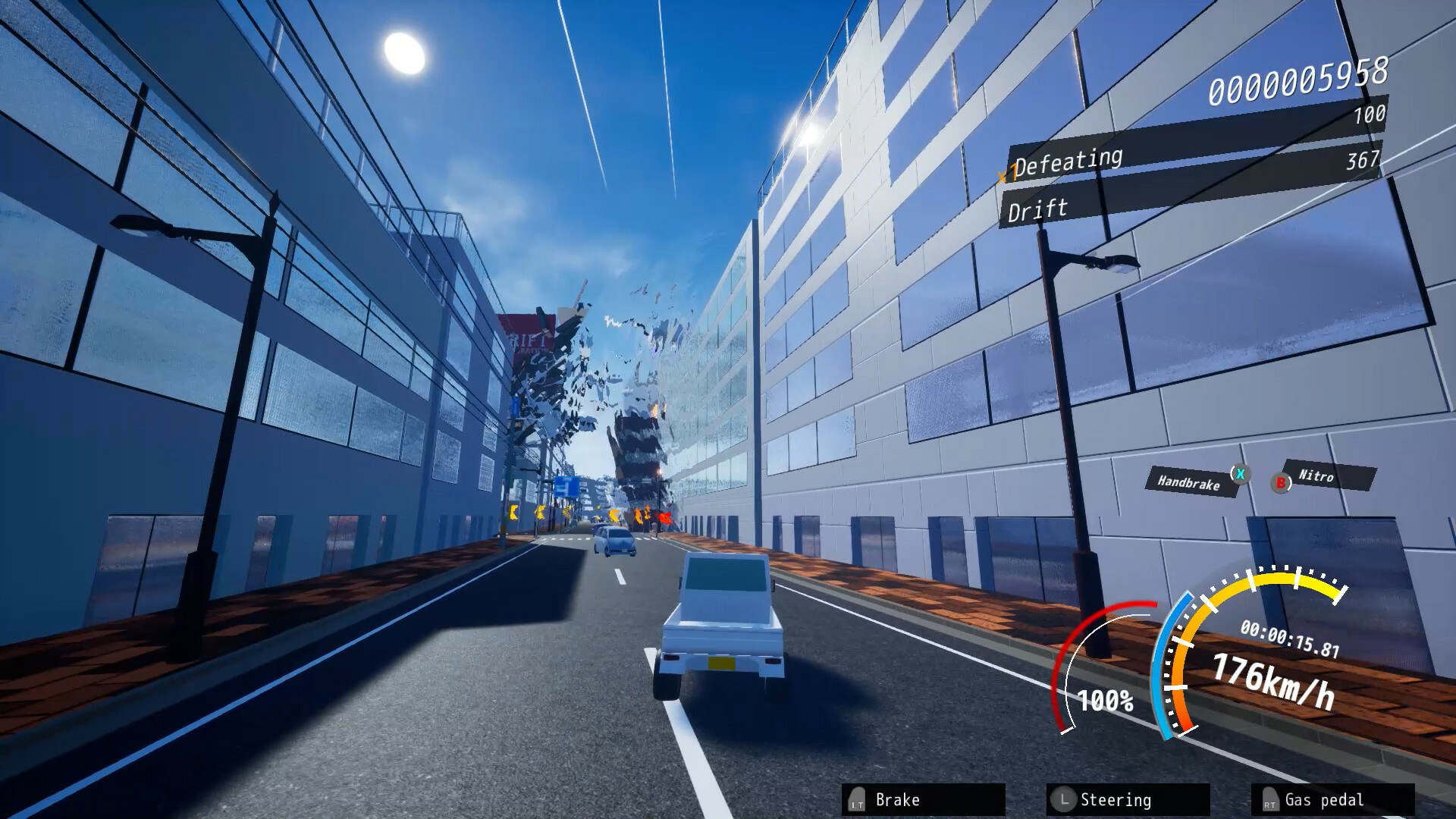The width and height of the screenshot is (1456, 819).
Task: Select the Defeating label
Action: [x=1069, y=159]
